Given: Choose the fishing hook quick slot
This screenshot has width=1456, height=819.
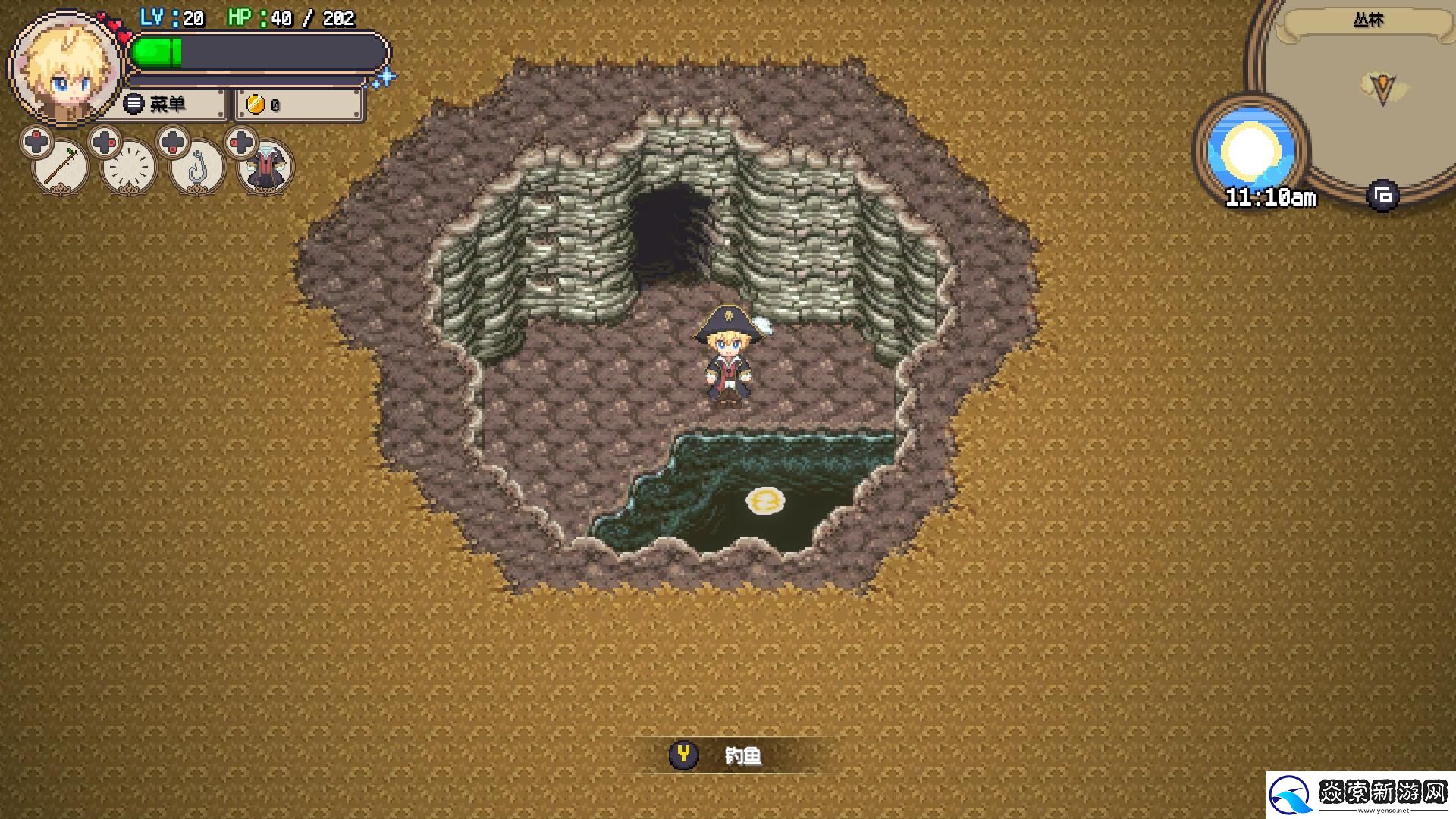Looking at the screenshot, I should [197, 167].
